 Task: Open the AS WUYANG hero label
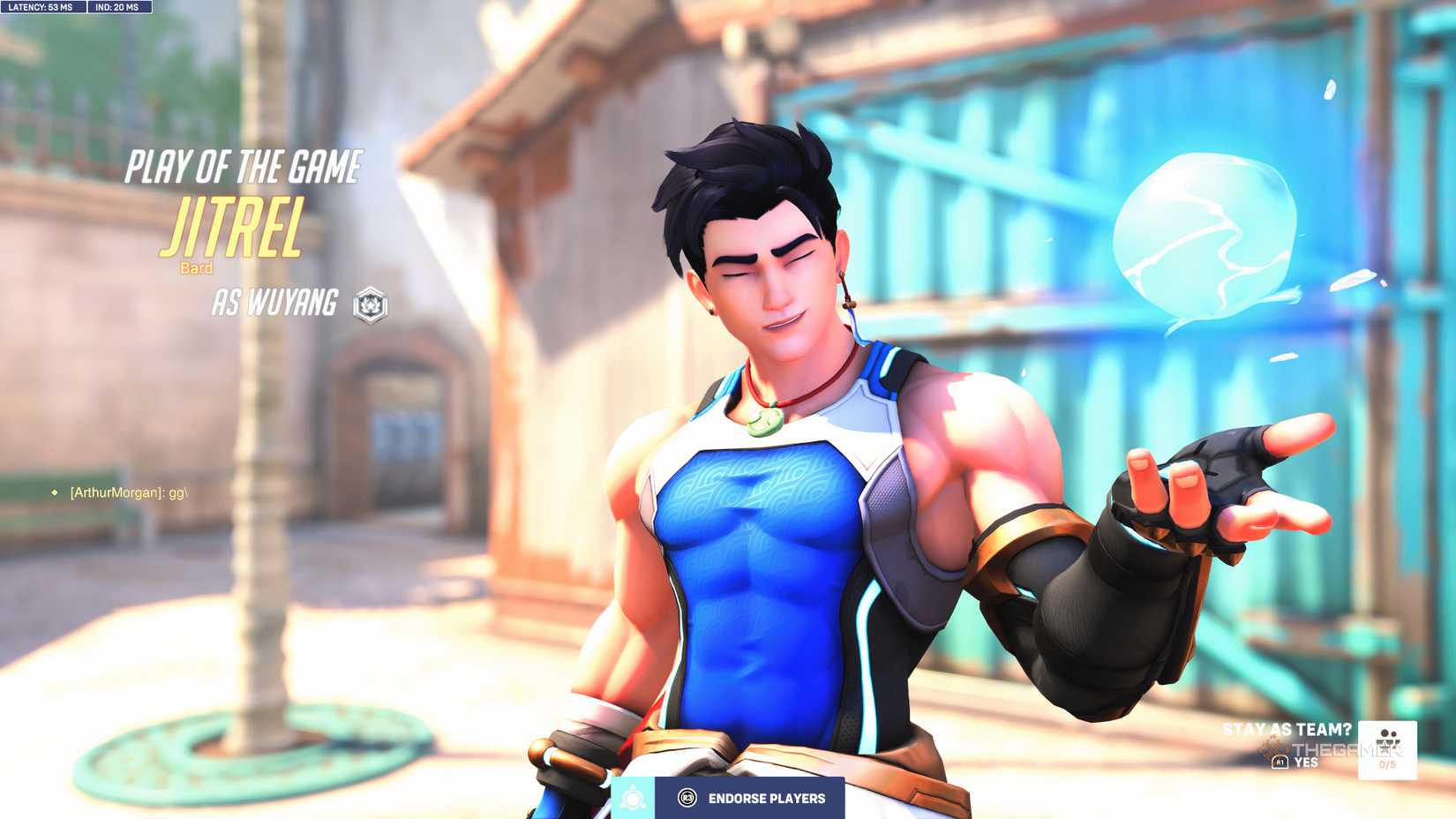point(274,304)
